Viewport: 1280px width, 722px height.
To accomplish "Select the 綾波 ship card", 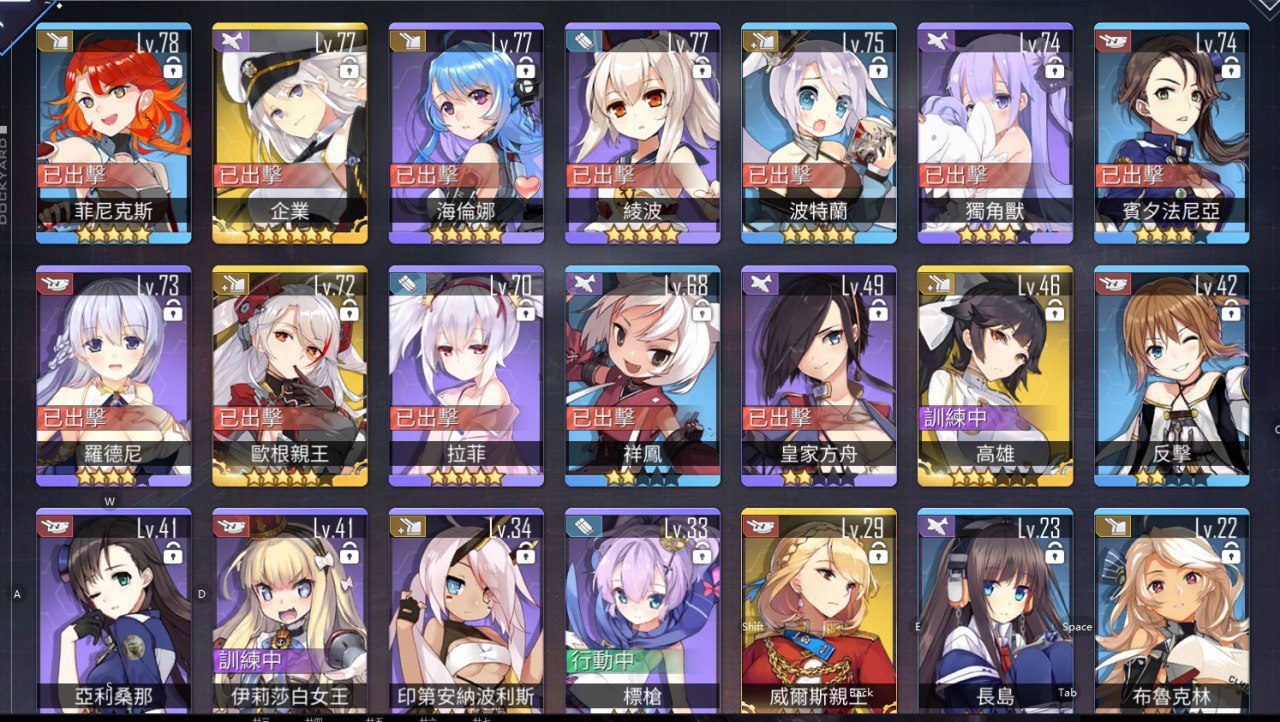I will 642,130.
